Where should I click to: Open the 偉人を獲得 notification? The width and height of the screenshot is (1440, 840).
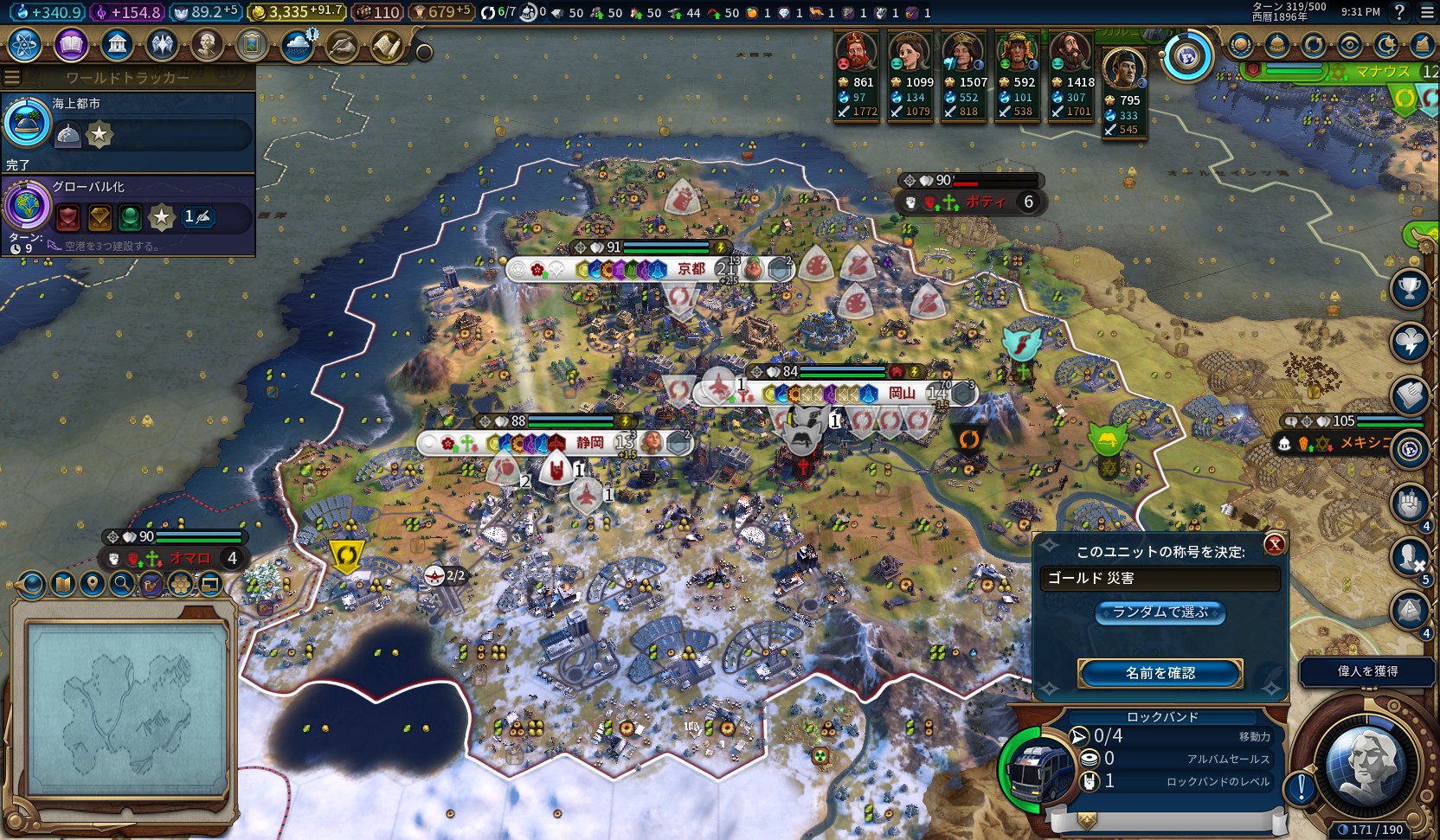click(x=1367, y=671)
